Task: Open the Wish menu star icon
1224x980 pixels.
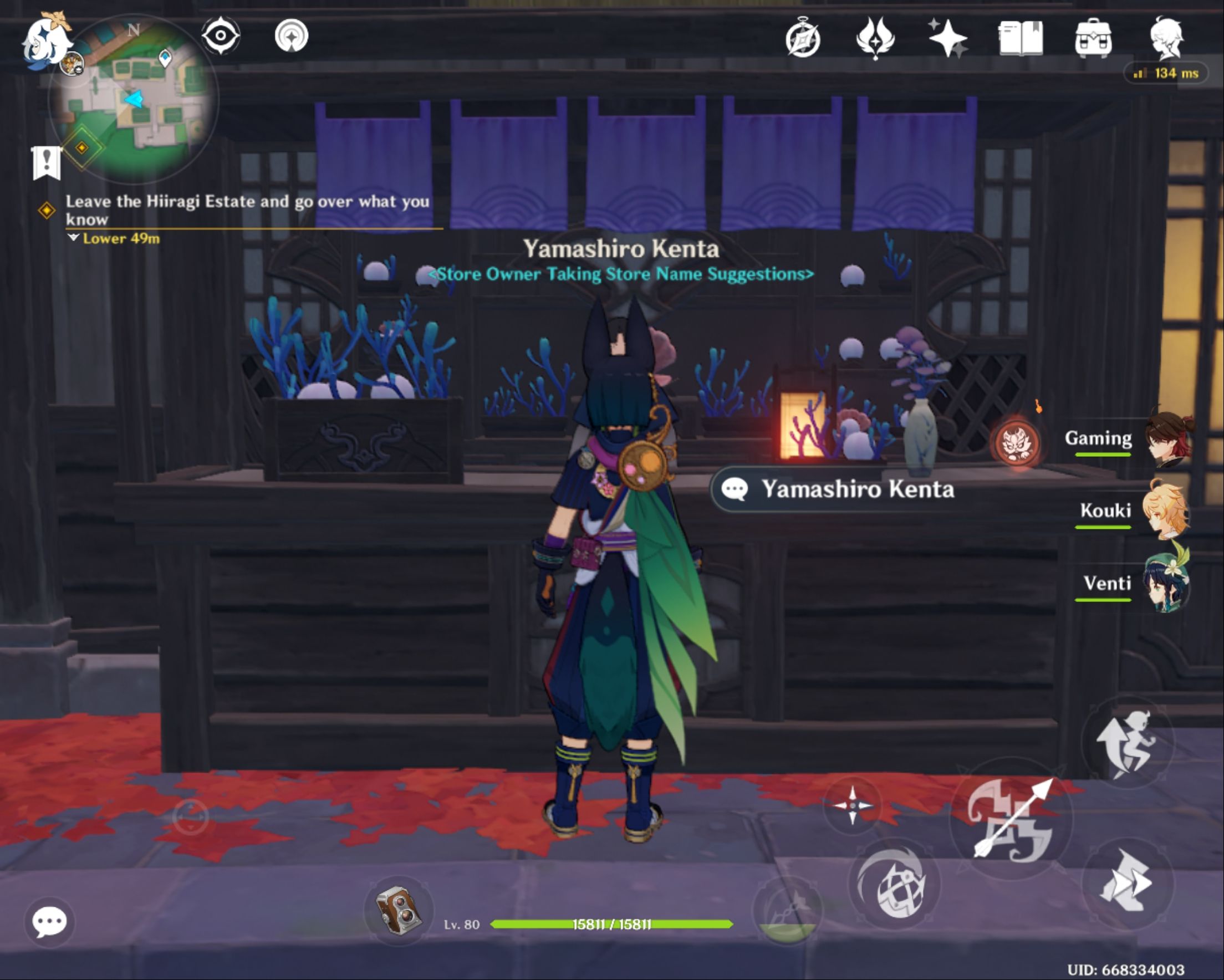Action: click(x=949, y=39)
